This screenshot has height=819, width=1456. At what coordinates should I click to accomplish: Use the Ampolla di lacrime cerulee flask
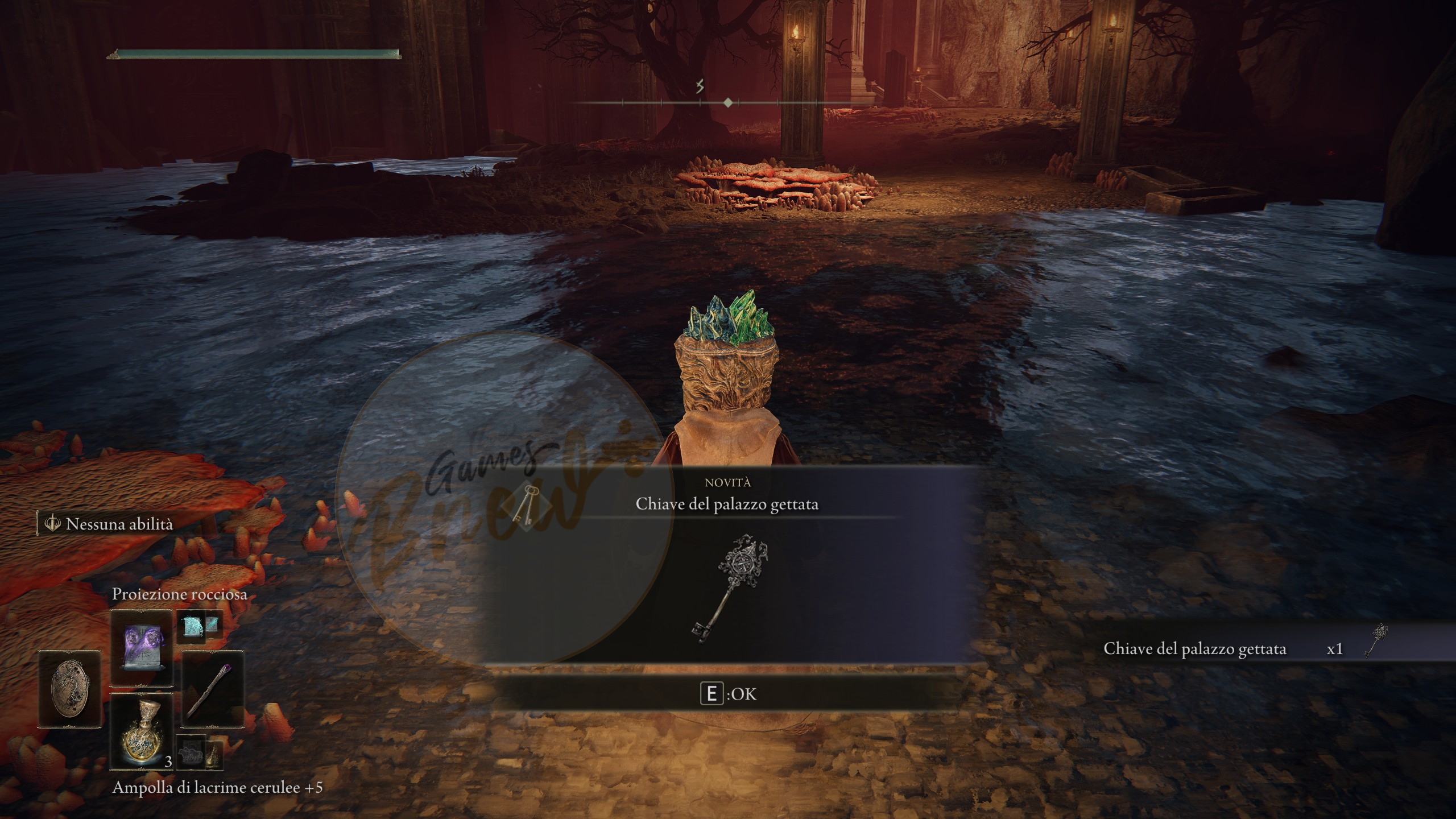pos(142,731)
